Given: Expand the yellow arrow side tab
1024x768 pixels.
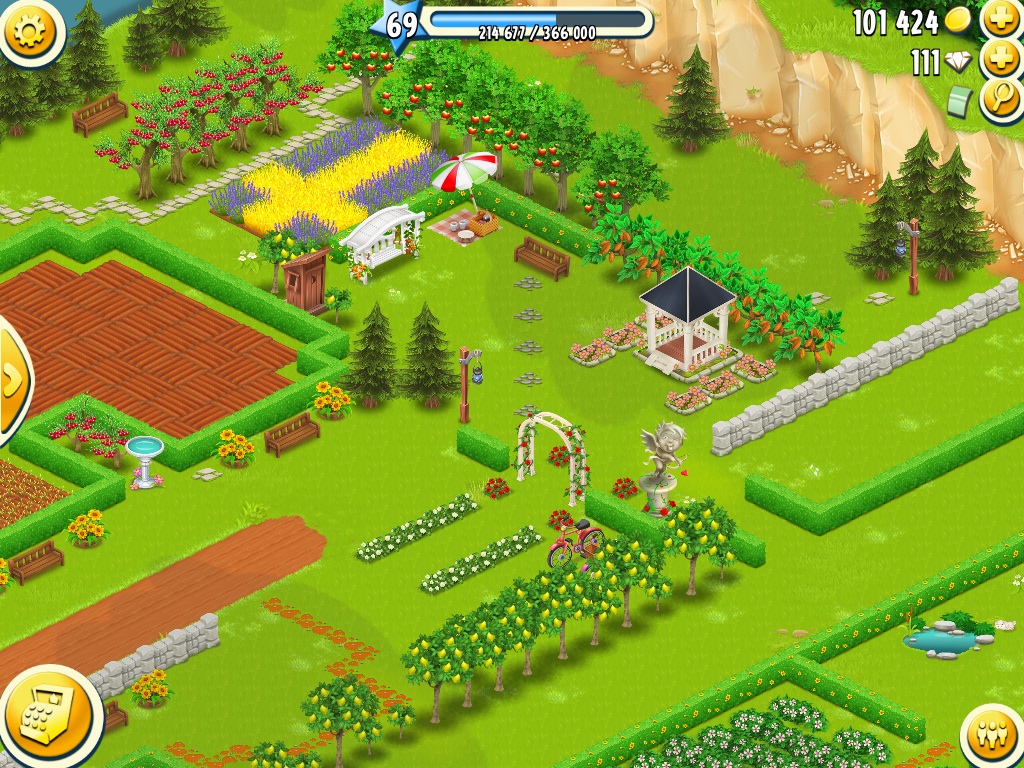Looking at the screenshot, I should coord(12,380).
